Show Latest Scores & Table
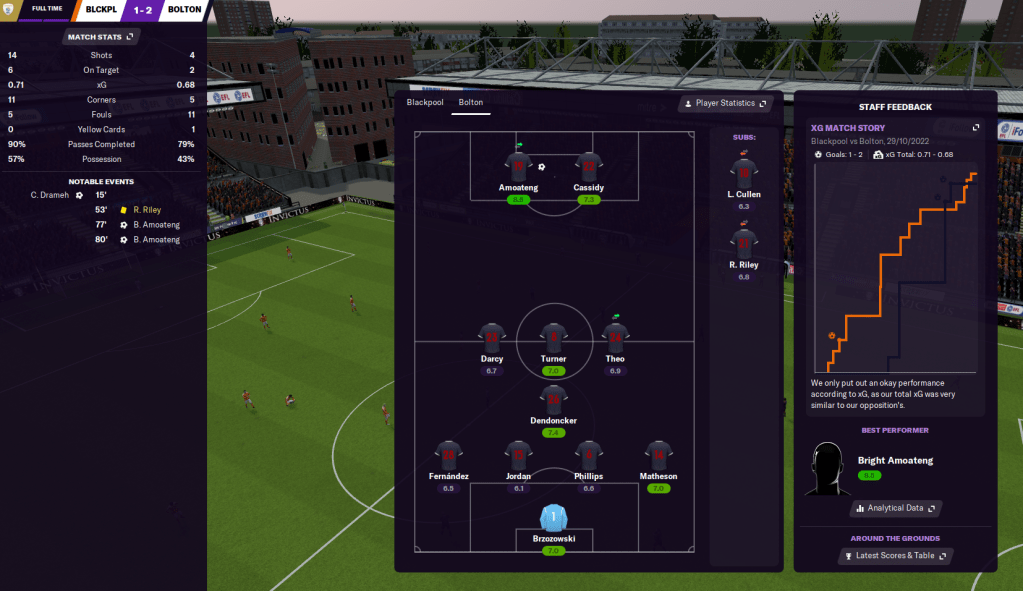This screenshot has height=591, width=1023. point(897,555)
